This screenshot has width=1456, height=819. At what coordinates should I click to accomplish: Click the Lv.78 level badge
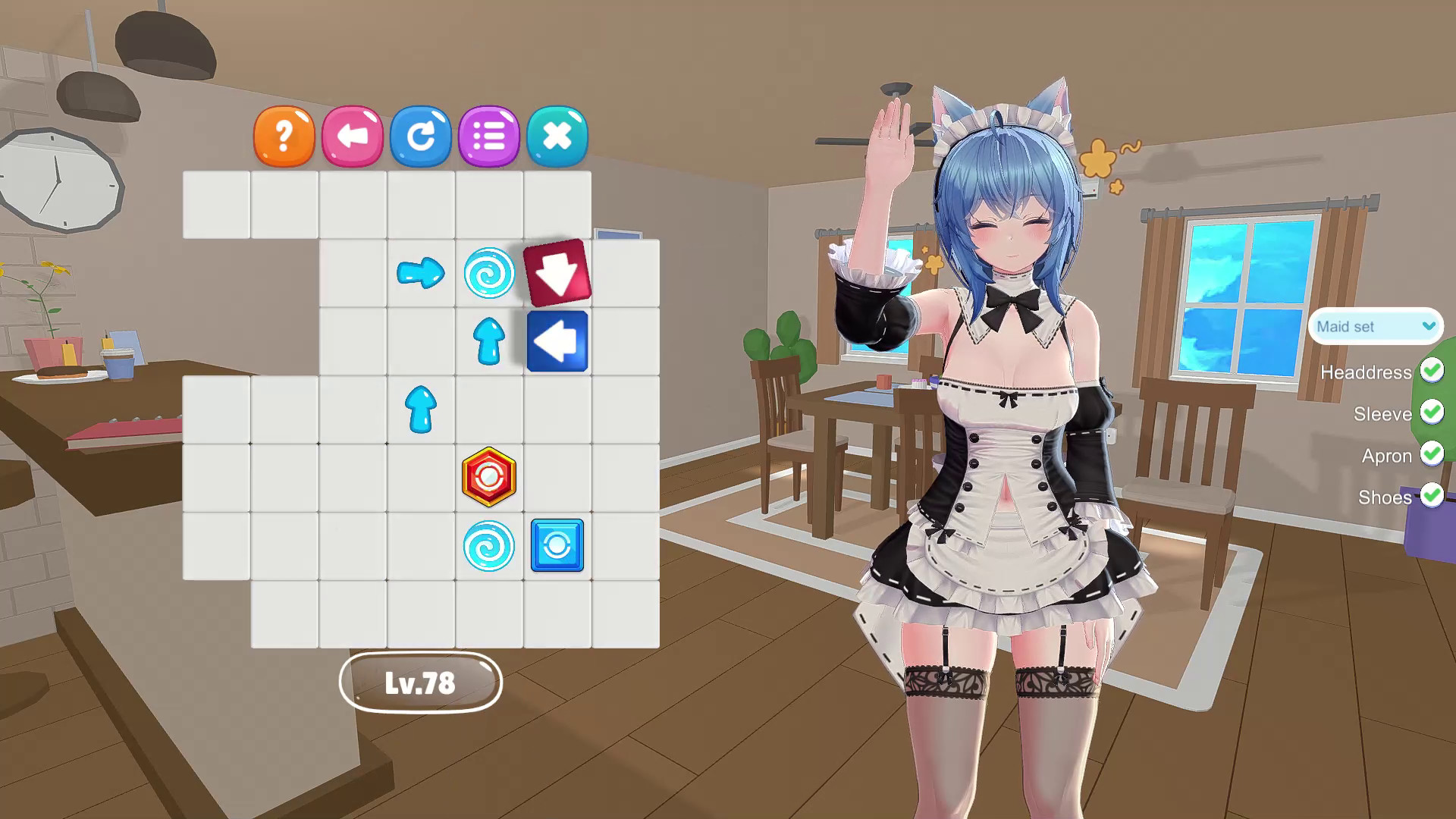[422, 682]
